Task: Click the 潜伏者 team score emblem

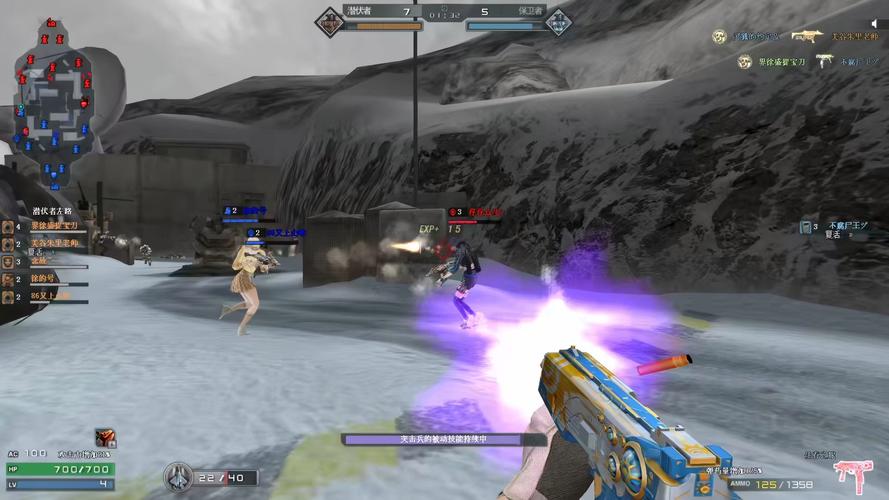Action: [x=330, y=18]
